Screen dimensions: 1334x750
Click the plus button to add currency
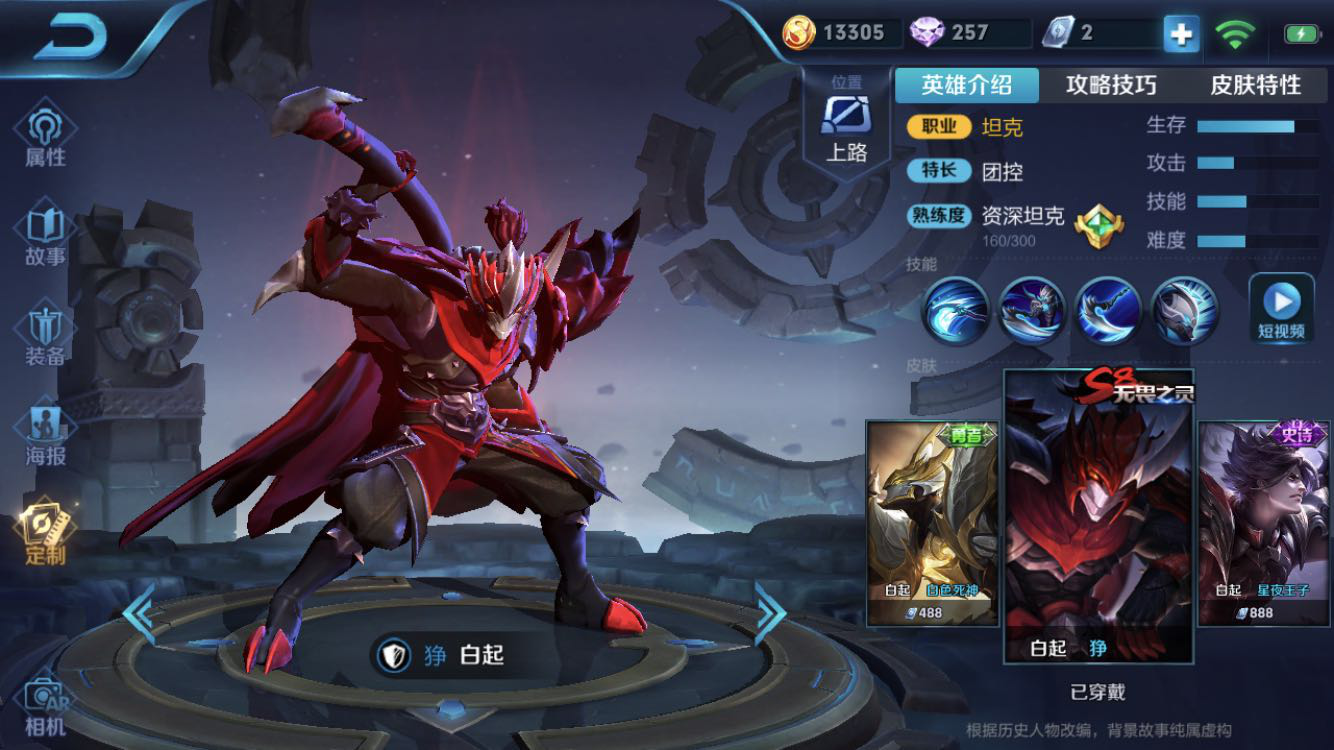click(x=1180, y=34)
